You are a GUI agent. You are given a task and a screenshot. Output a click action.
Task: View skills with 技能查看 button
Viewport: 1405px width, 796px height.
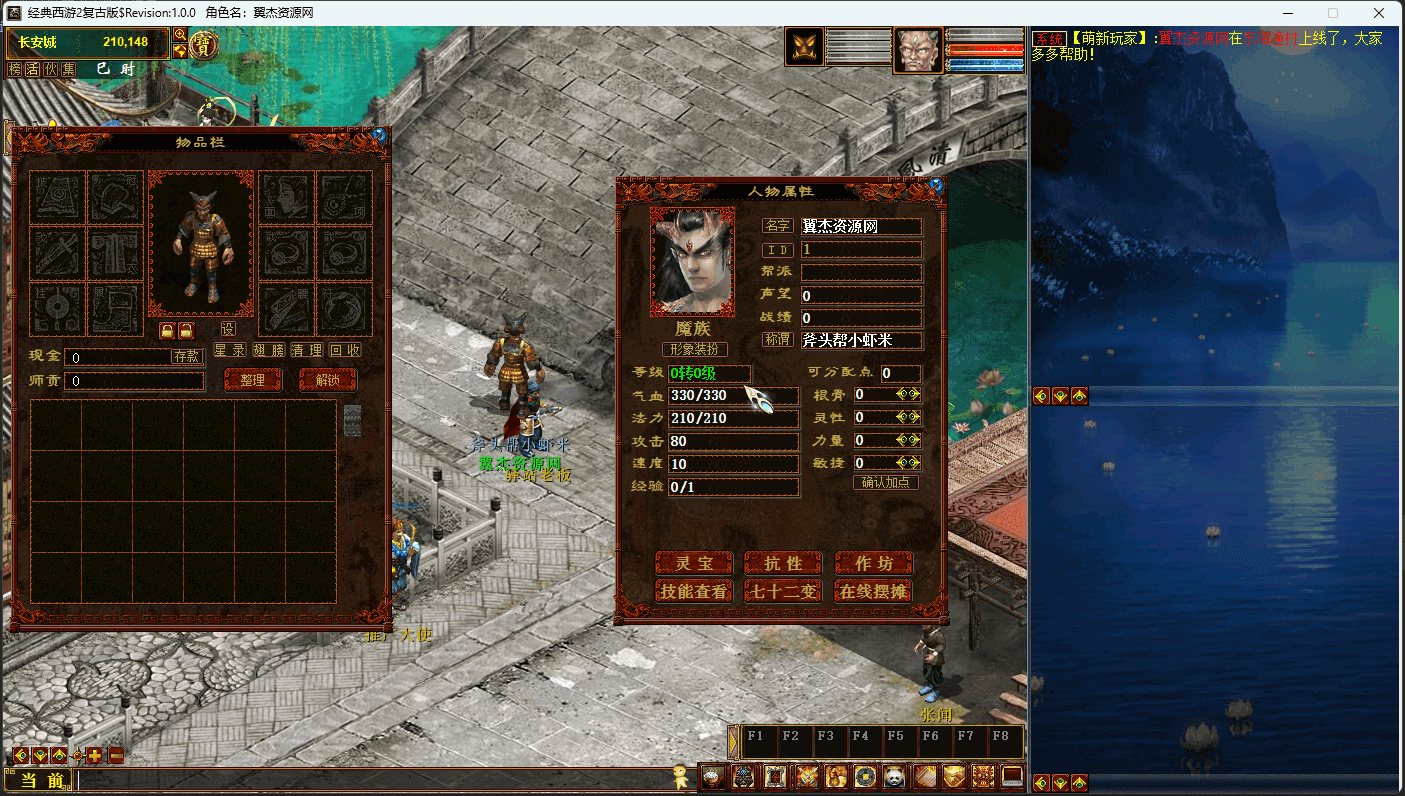click(x=693, y=592)
